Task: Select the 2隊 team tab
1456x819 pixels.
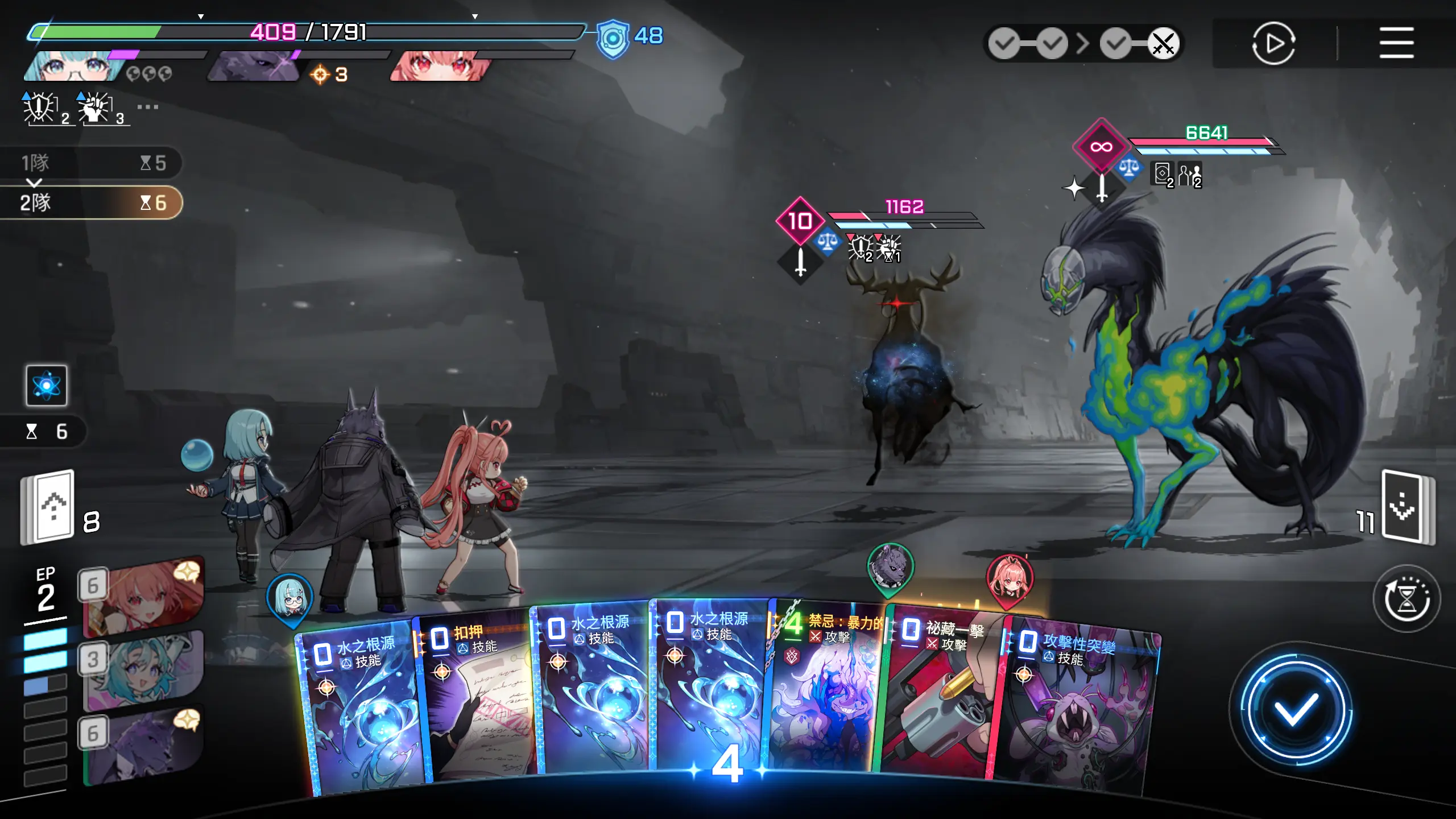Action: point(91,202)
